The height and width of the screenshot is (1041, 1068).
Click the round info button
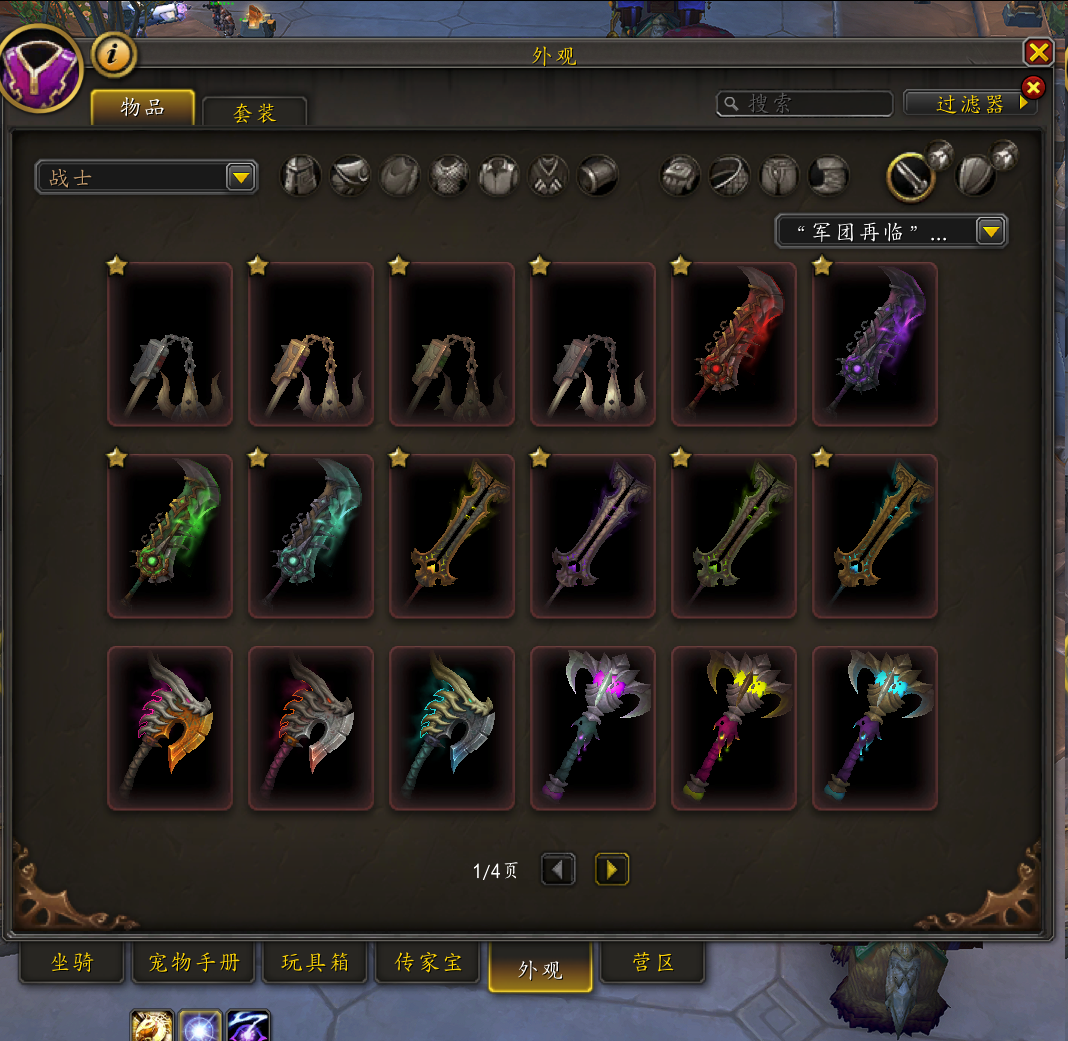point(115,55)
